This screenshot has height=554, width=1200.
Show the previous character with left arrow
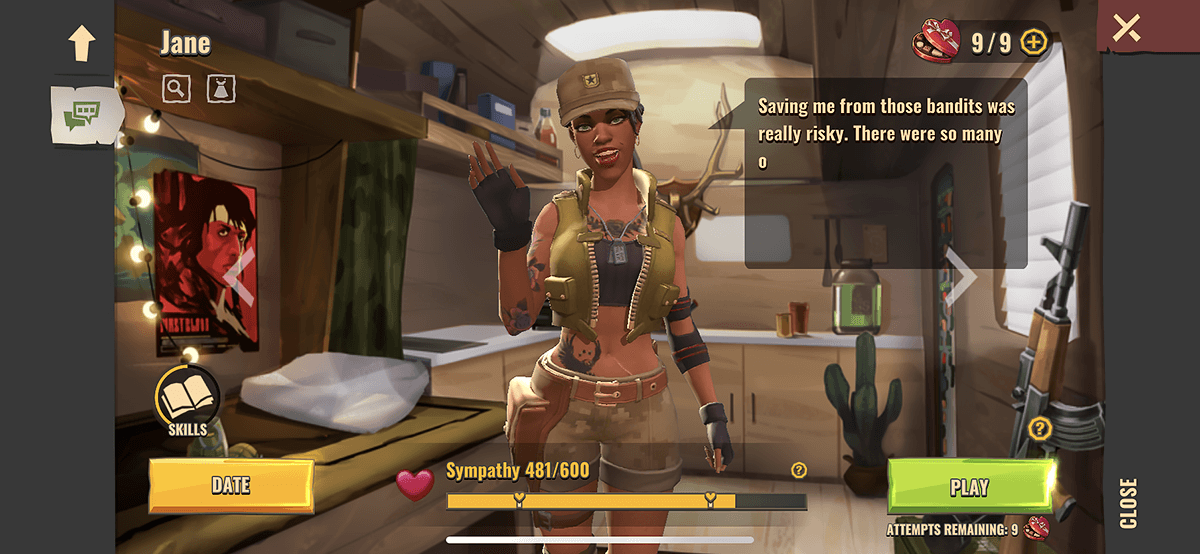(238, 275)
